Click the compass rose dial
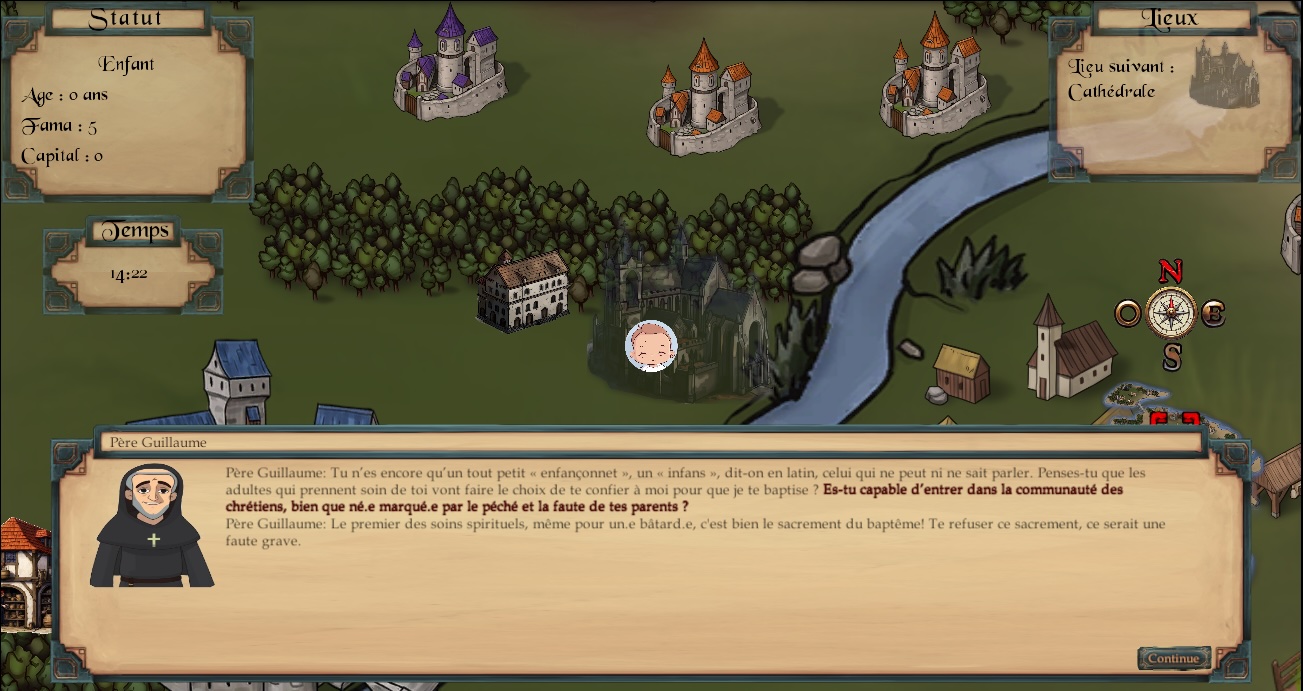This screenshot has width=1303, height=691. point(1170,313)
